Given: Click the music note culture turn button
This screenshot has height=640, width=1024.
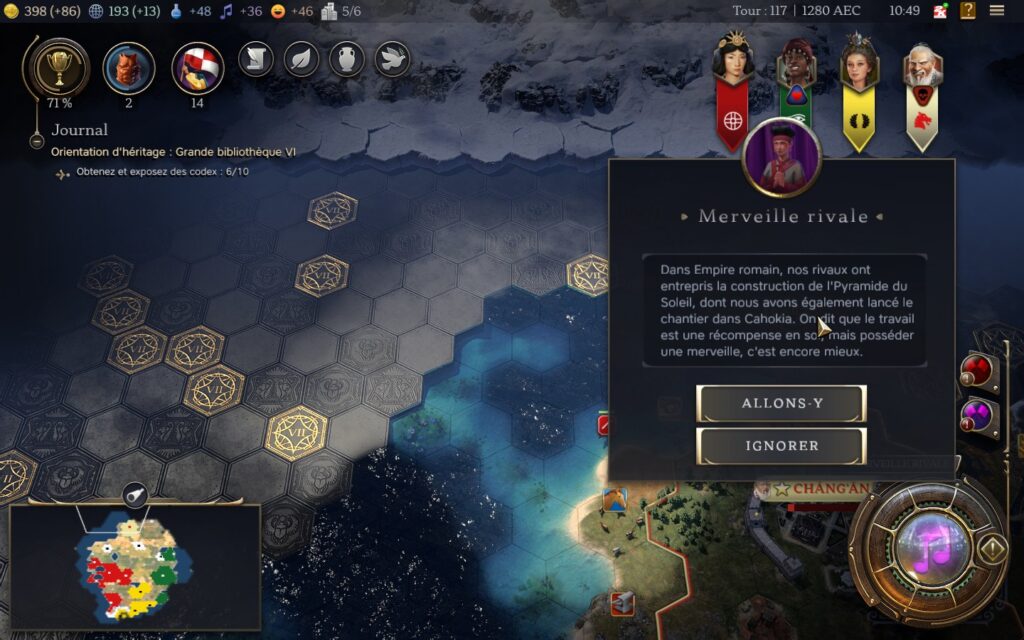Looking at the screenshot, I should click(x=932, y=547).
